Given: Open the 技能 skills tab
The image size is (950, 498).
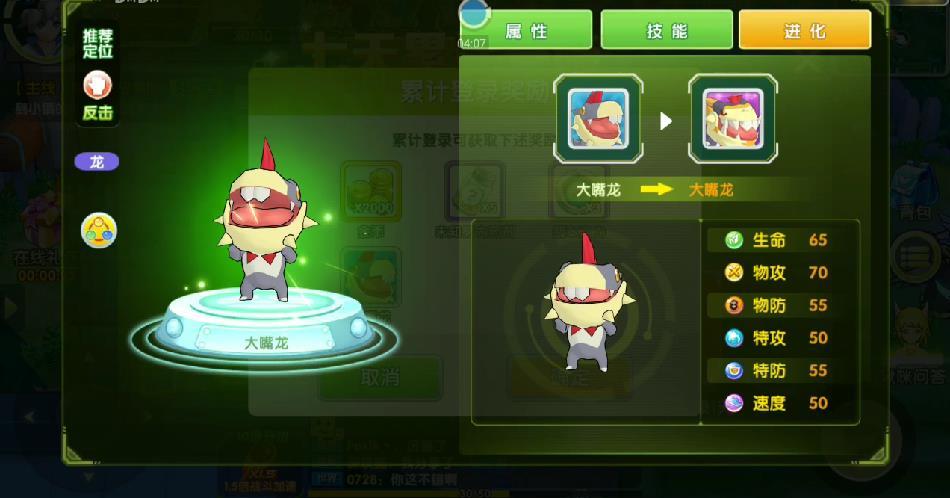Looking at the screenshot, I should click(x=666, y=31).
